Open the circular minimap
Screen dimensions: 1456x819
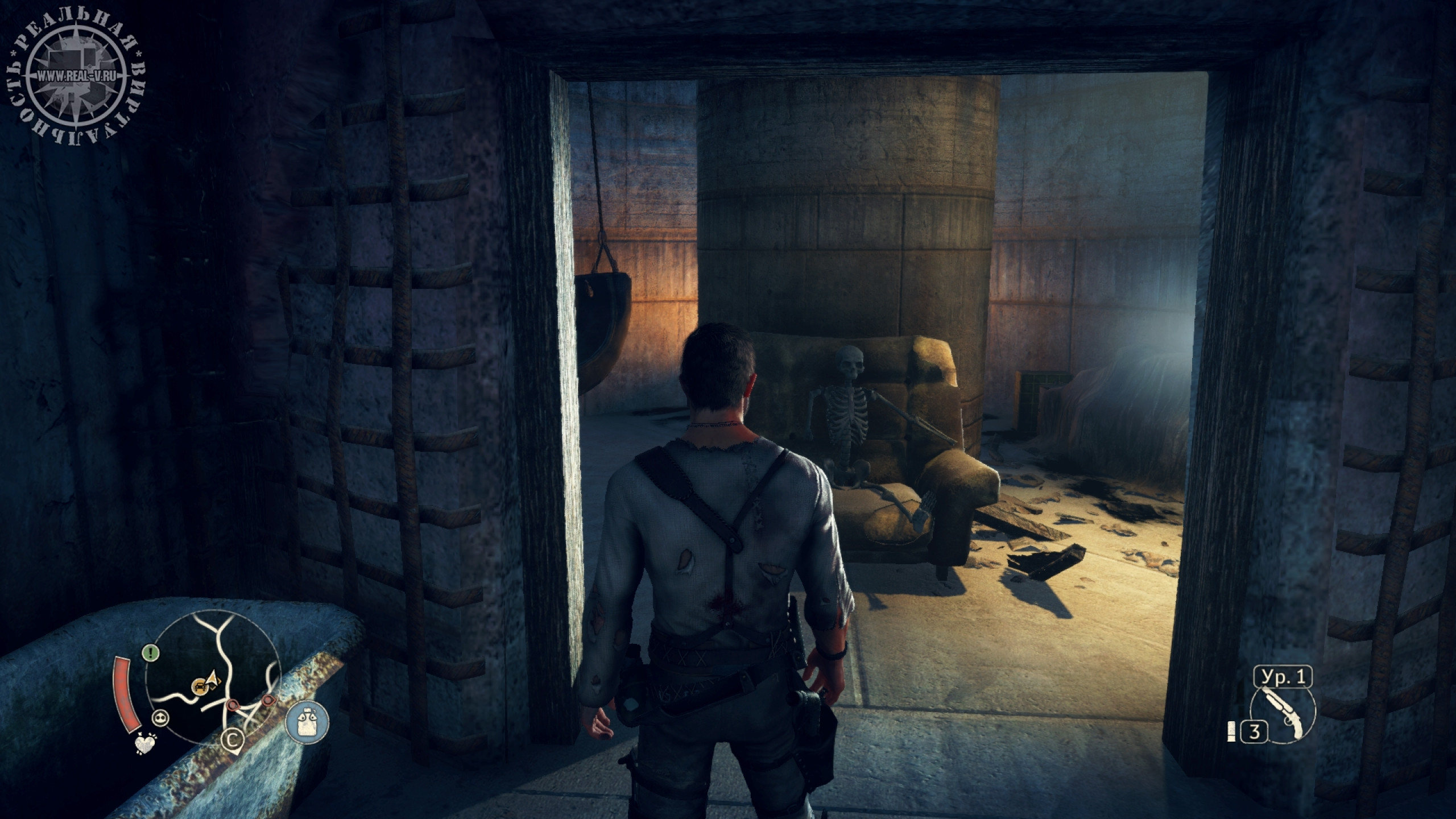pos(213,693)
